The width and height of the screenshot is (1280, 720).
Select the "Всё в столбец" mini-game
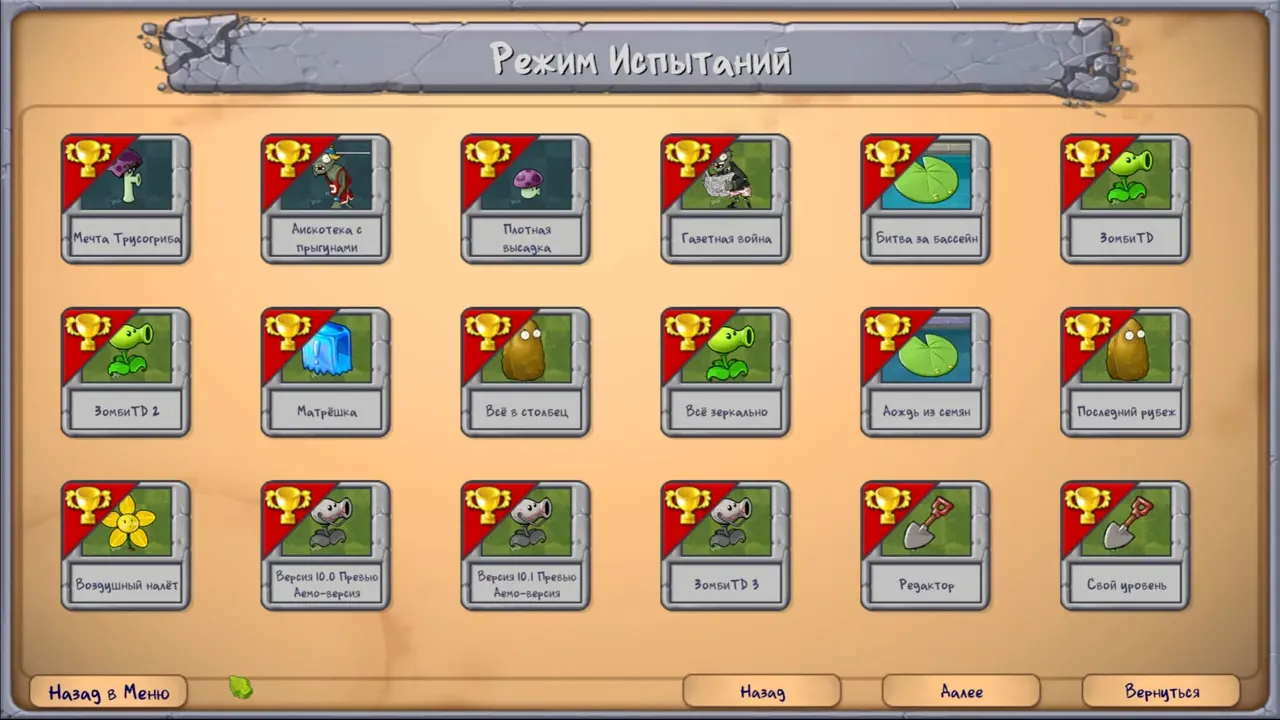point(525,370)
